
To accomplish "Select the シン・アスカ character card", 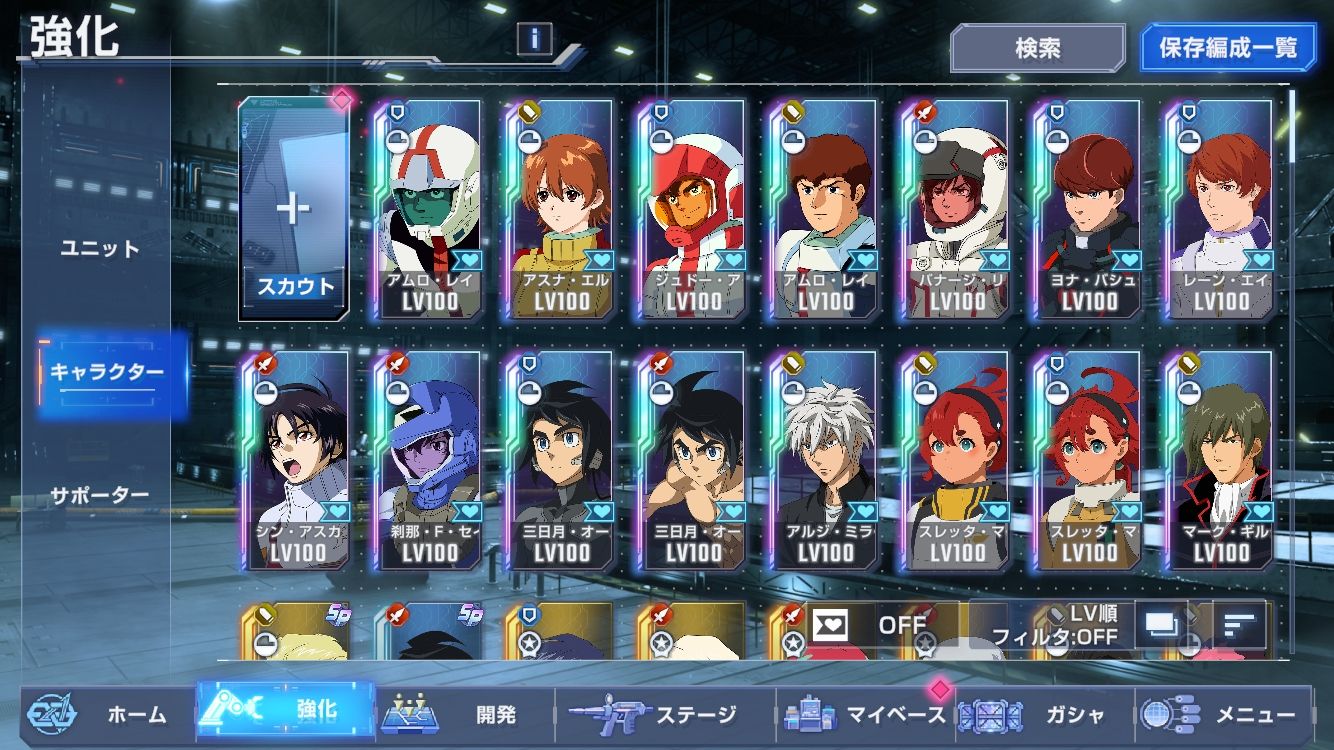I will coord(296,460).
